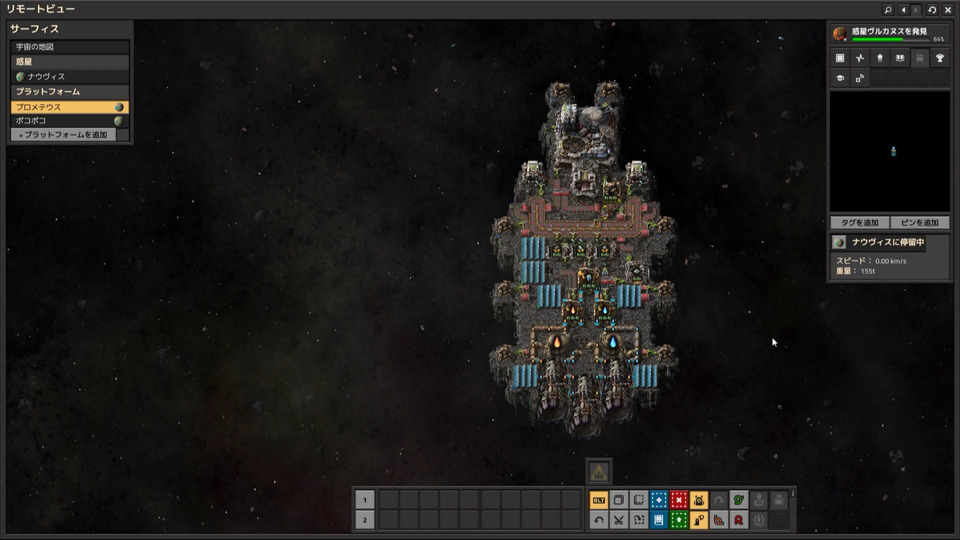
Task: Click the Vulcanus discovery research panel
Action: (x=889, y=34)
